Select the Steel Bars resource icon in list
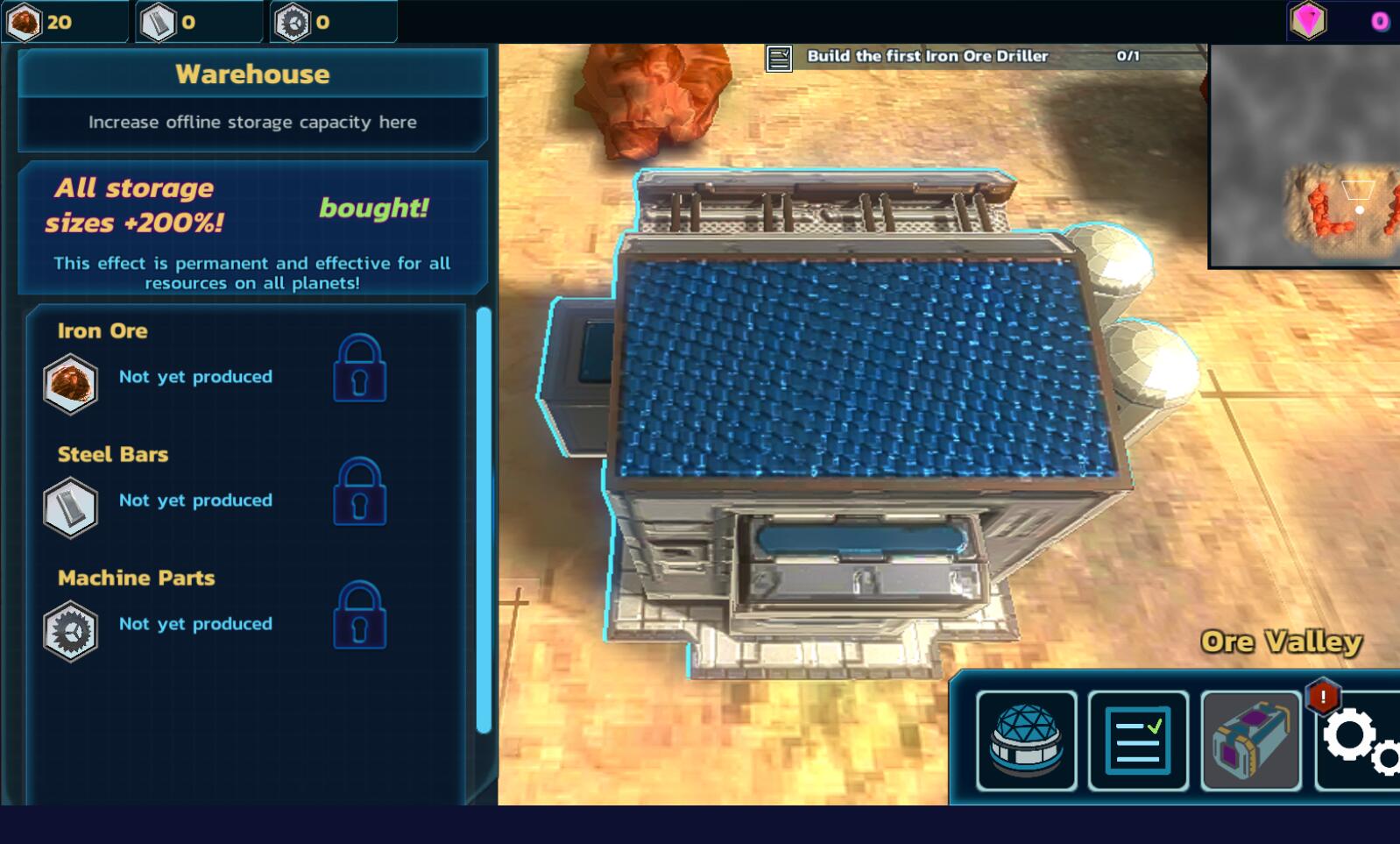1400x844 pixels. click(x=70, y=507)
